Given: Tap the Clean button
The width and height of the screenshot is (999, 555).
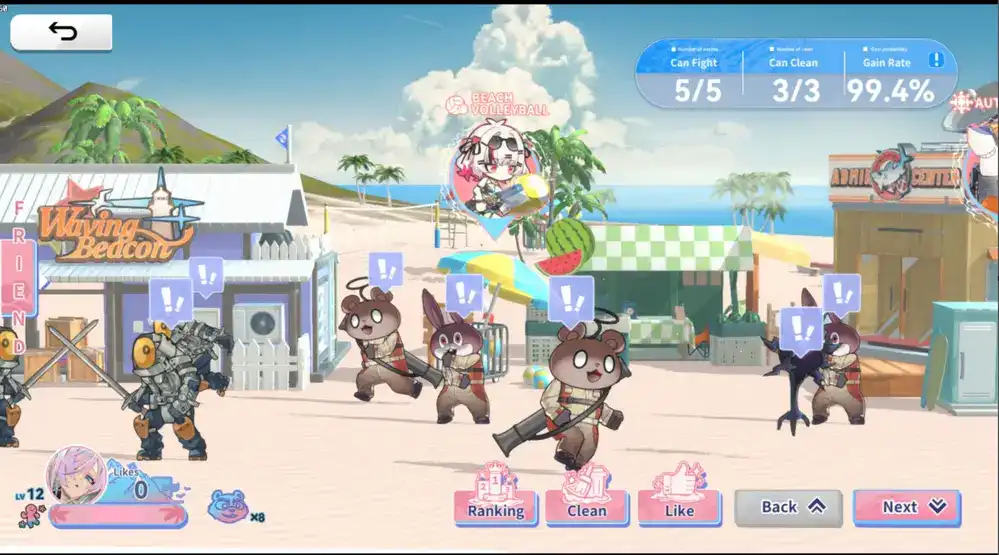Looking at the screenshot, I should [586, 507].
